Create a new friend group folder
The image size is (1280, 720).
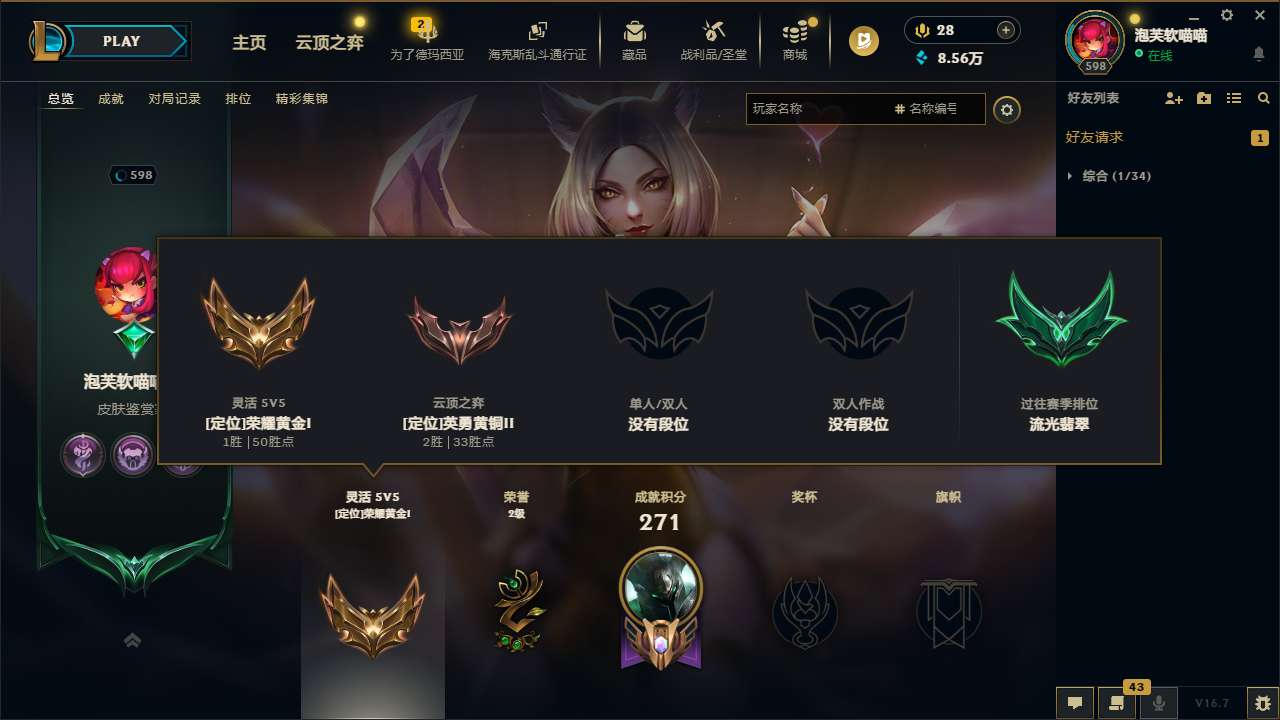point(1202,98)
